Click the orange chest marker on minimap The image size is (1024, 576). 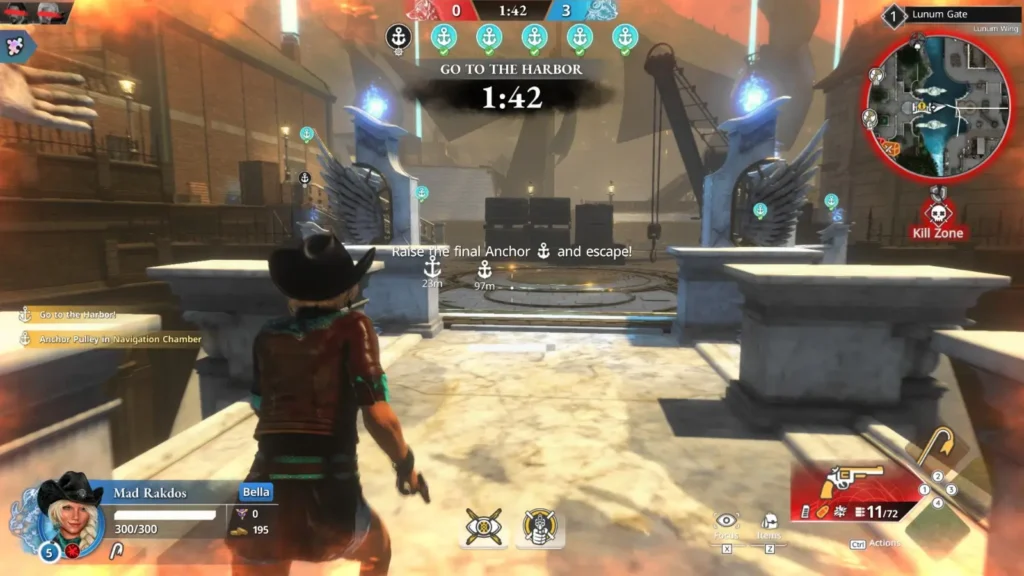click(x=891, y=148)
